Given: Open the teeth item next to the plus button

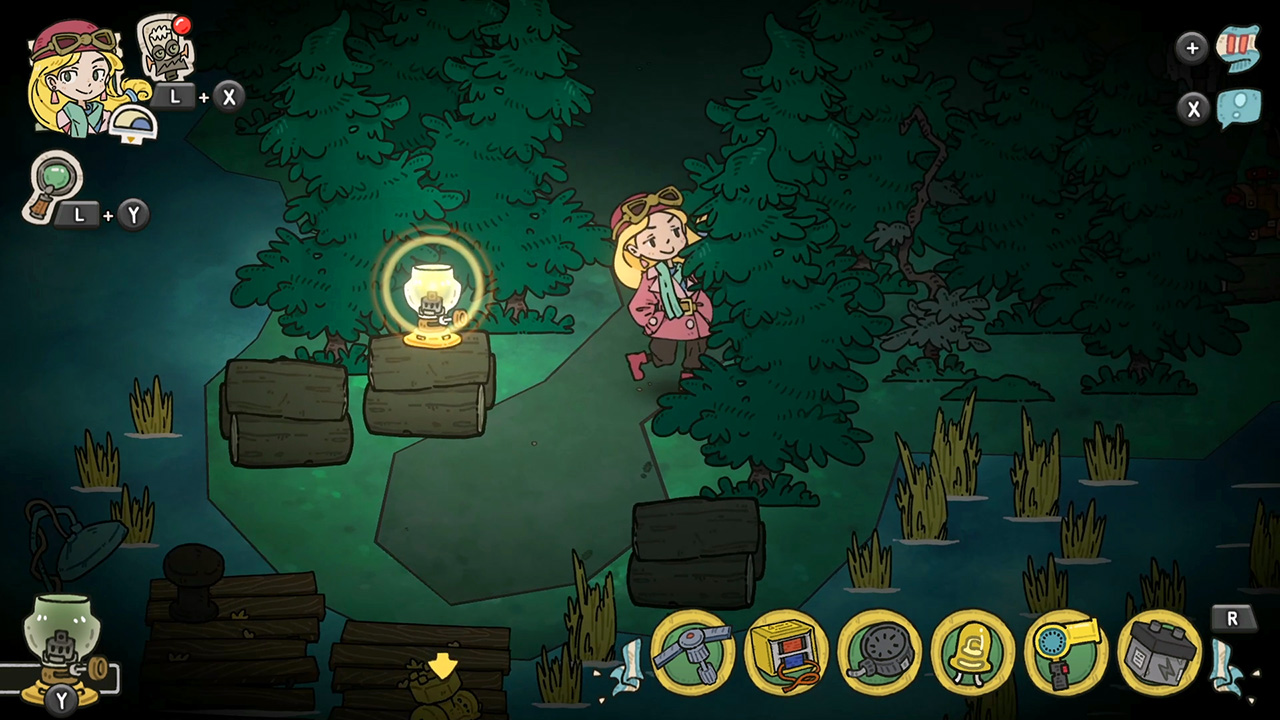Looking at the screenshot, I should (x=1240, y=45).
